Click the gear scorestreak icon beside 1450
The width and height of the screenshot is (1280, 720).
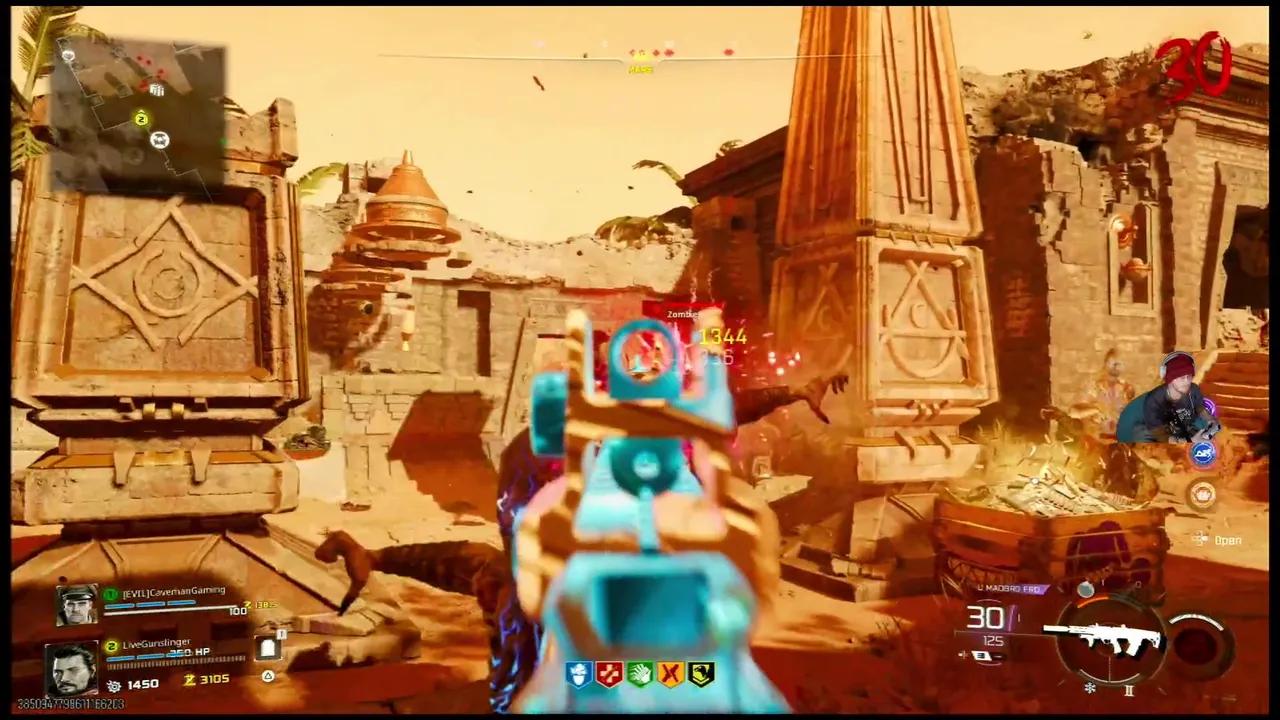(113, 685)
